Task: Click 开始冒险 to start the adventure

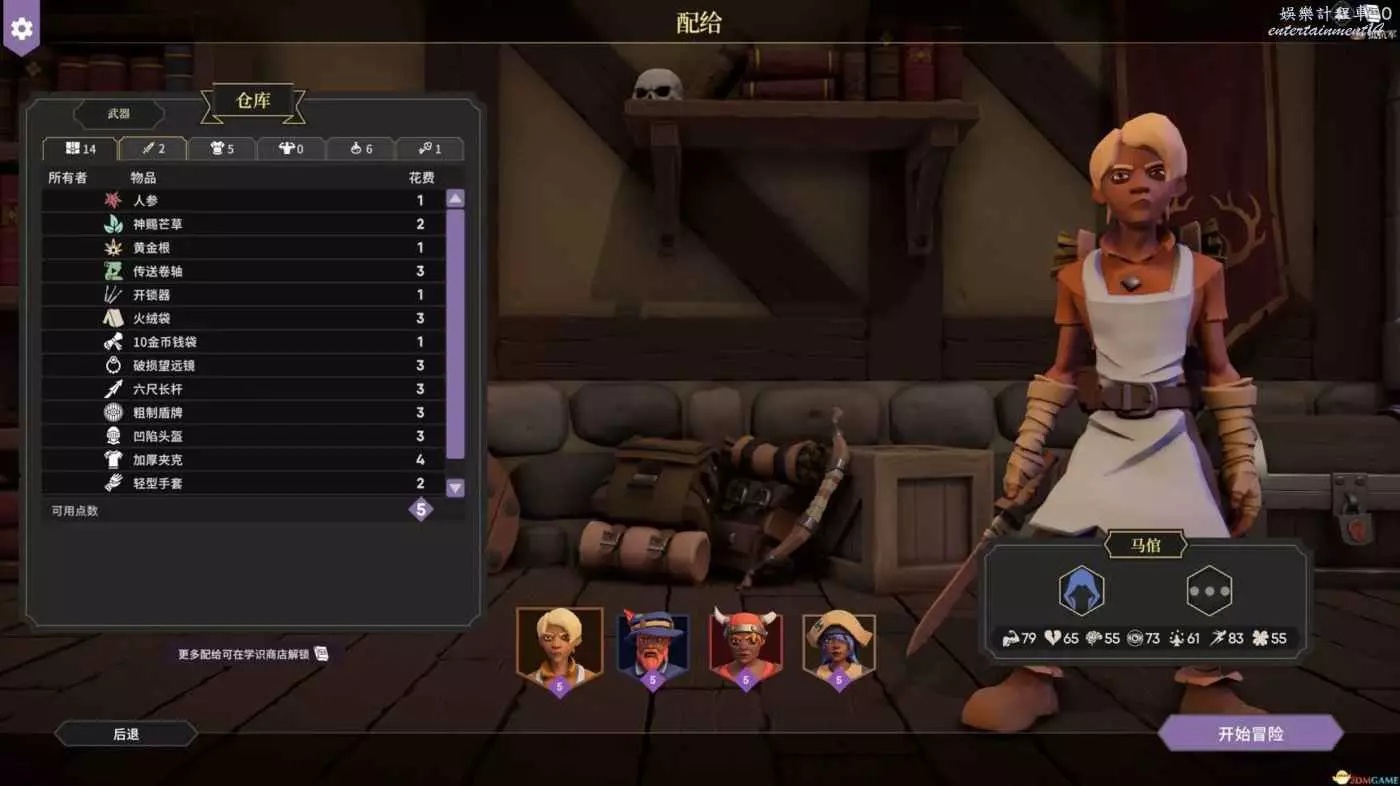Action: (x=1250, y=734)
